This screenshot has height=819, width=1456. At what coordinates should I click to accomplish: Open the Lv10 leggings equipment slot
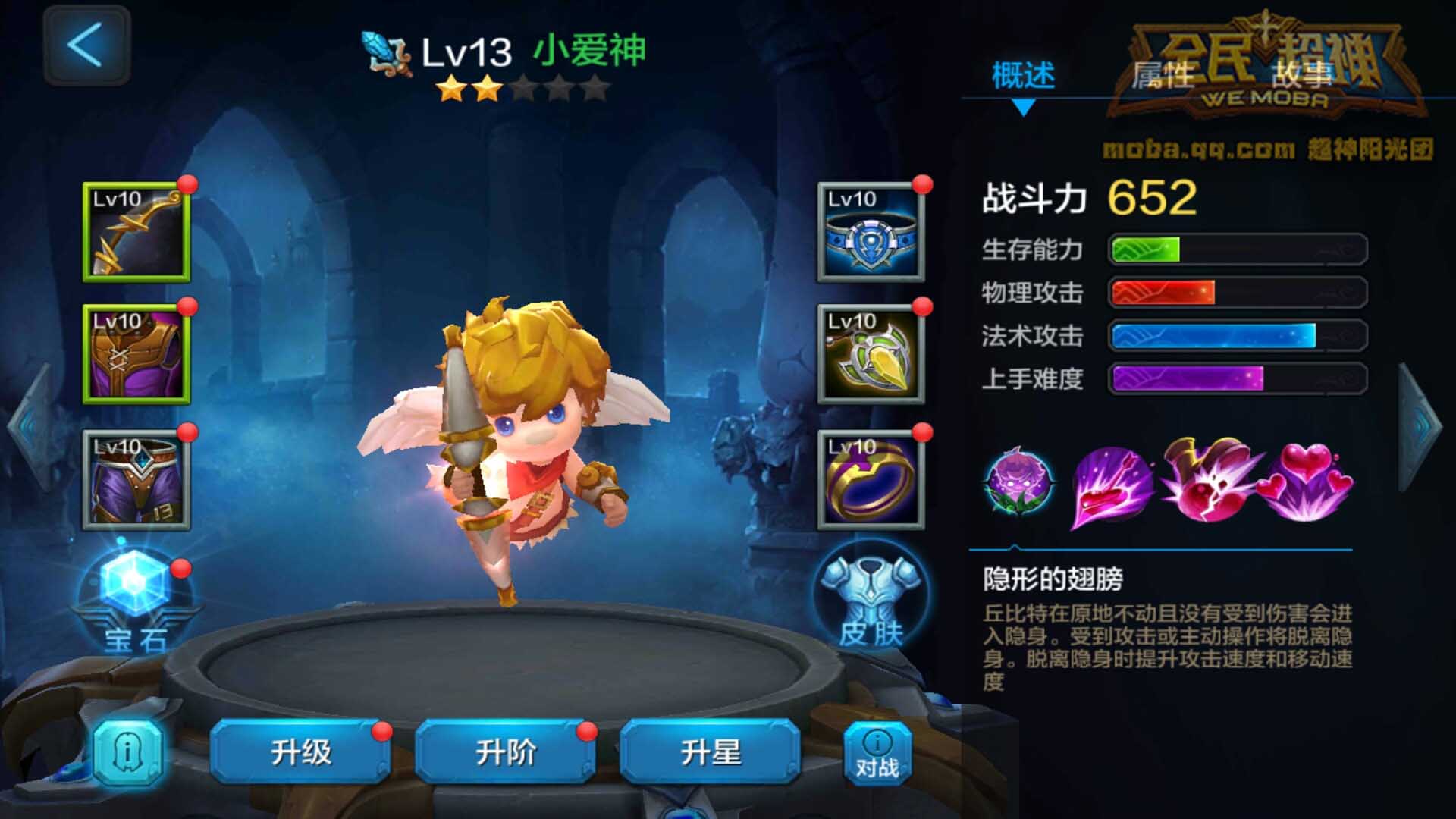[x=135, y=478]
